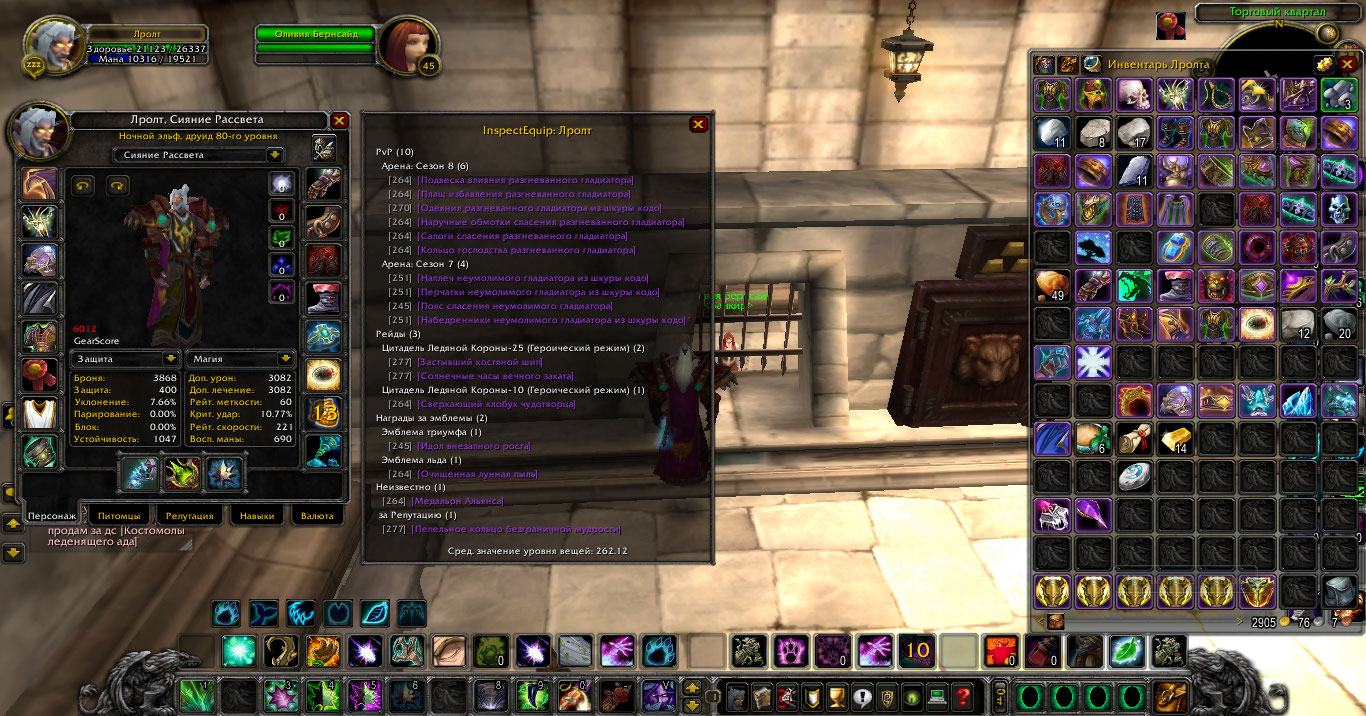
Task: Pick the gold bar item in the inventory
Action: click(1177, 438)
